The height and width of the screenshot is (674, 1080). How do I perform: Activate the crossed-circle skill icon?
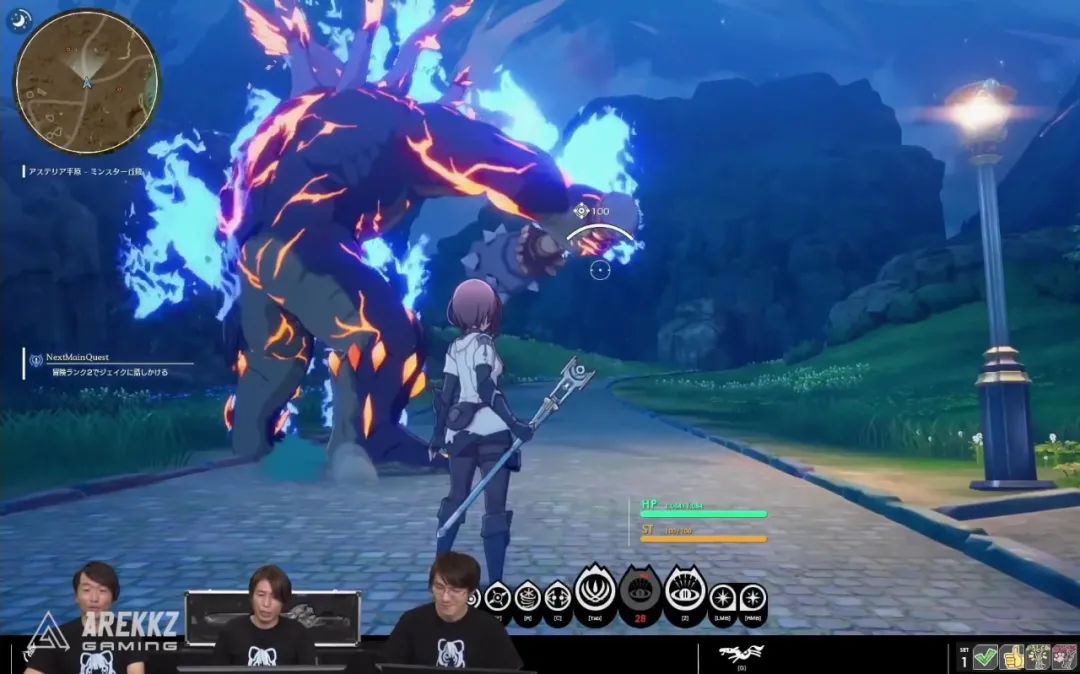(498, 599)
